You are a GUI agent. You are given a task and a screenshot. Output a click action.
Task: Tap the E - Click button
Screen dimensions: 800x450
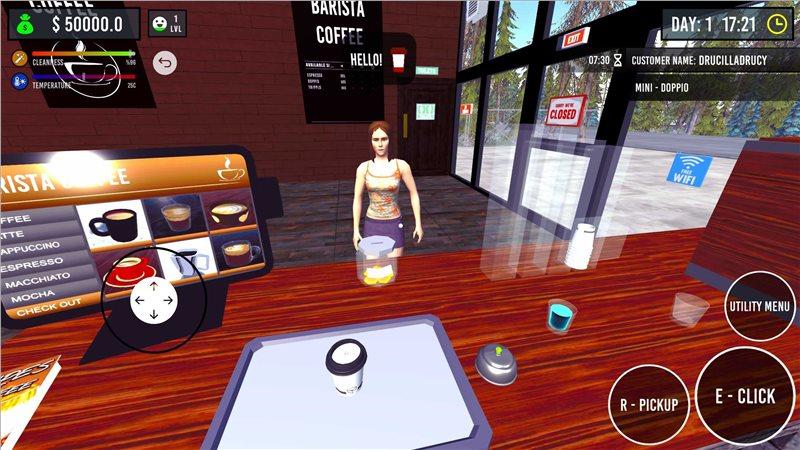(x=745, y=396)
